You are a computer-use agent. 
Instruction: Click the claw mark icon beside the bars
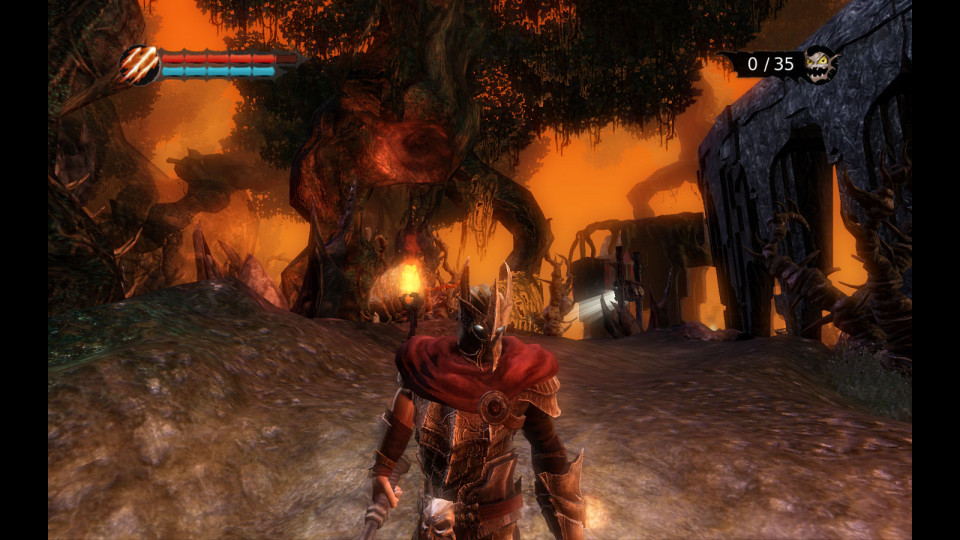[x=141, y=65]
